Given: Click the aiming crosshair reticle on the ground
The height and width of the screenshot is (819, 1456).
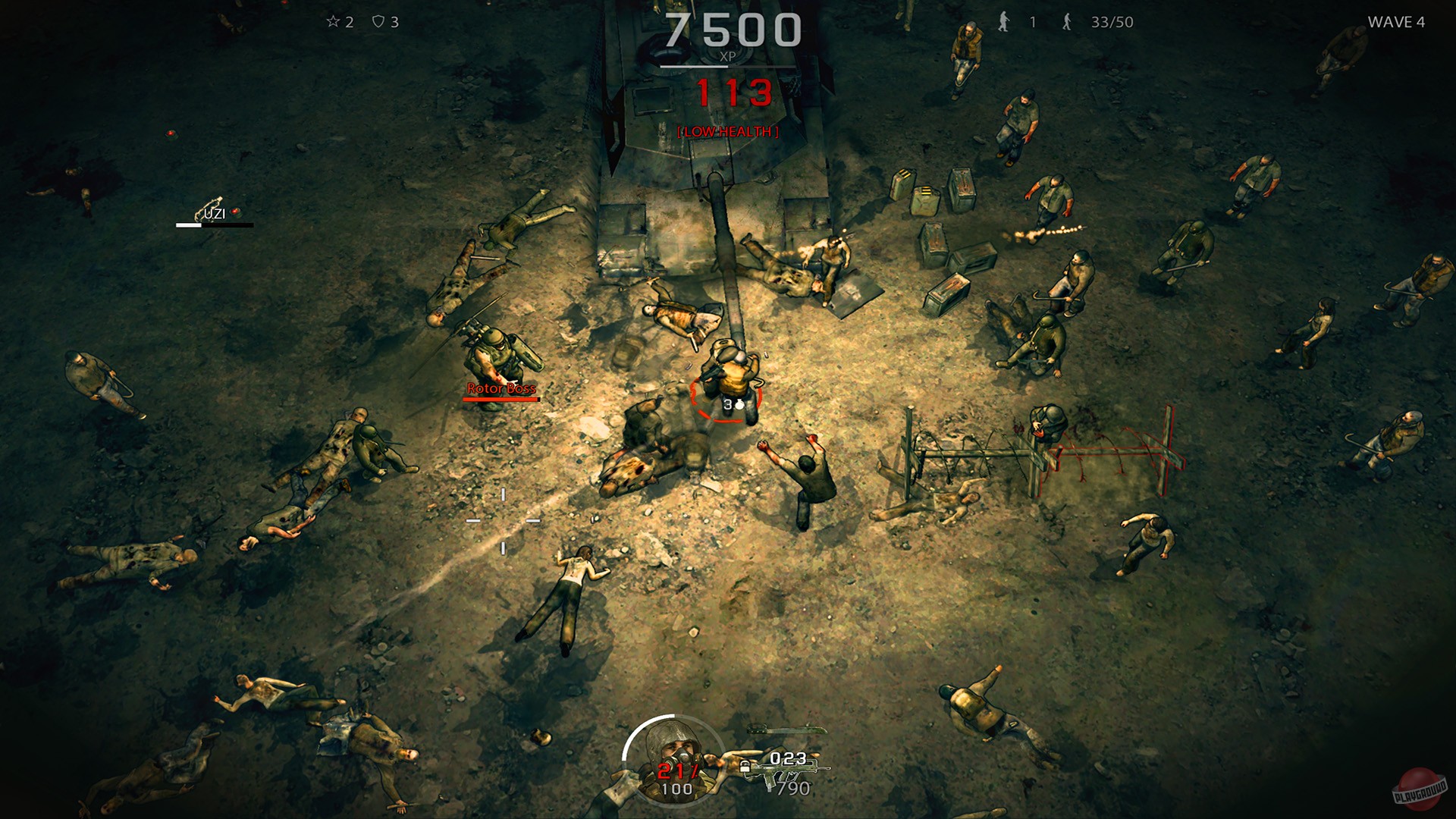Looking at the screenshot, I should coord(502,522).
